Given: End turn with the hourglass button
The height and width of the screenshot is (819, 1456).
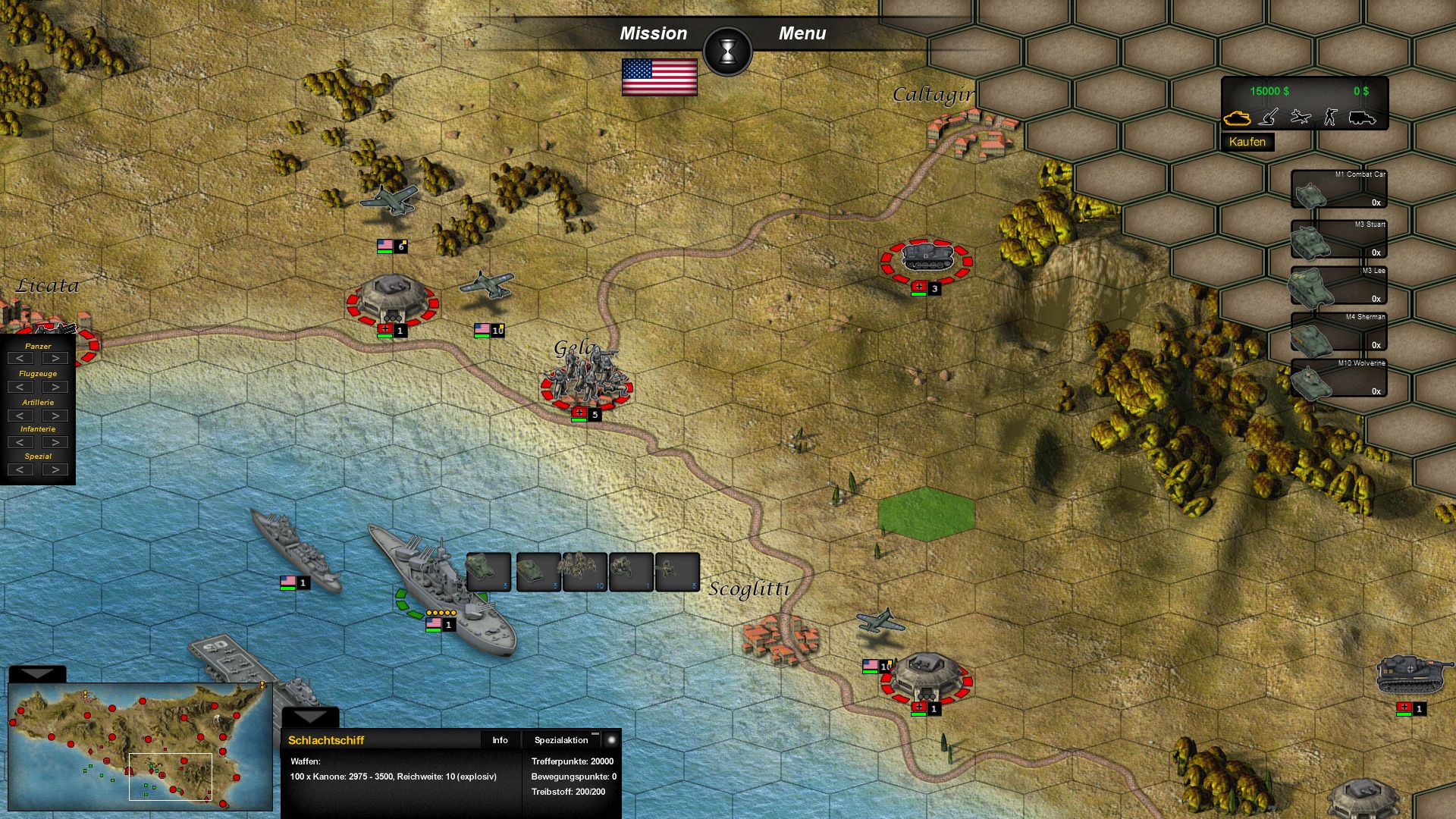Looking at the screenshot, I should tap(728, 51).
